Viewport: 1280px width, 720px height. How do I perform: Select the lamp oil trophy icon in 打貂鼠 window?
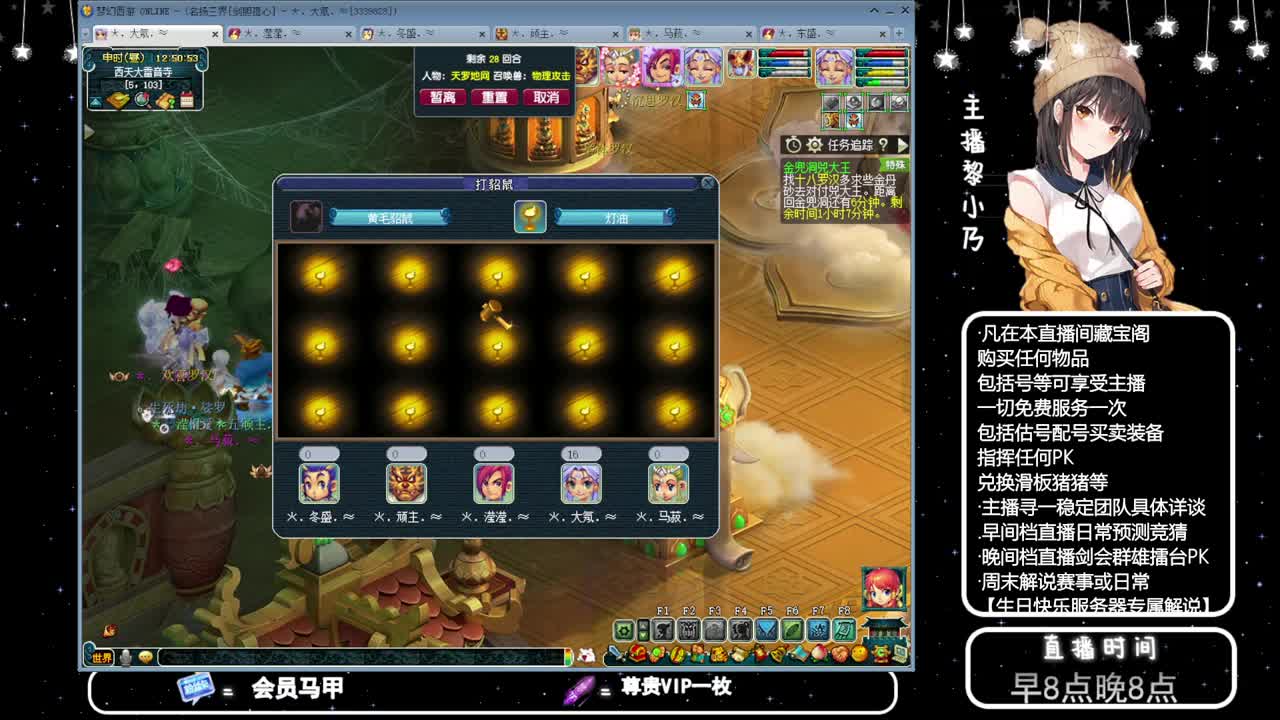click(x=529, y=217)
